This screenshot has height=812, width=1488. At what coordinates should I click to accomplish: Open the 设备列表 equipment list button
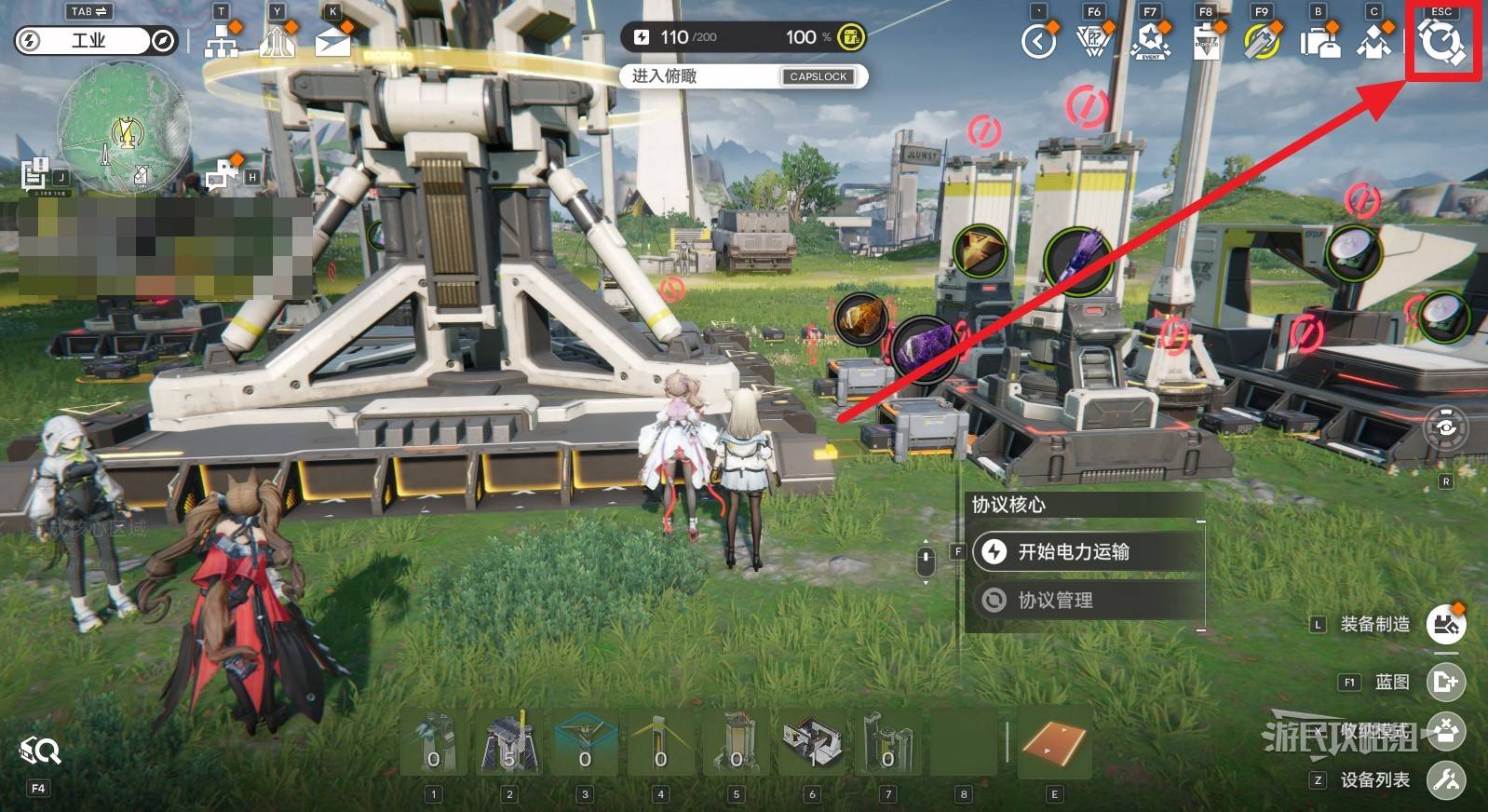1445,780
